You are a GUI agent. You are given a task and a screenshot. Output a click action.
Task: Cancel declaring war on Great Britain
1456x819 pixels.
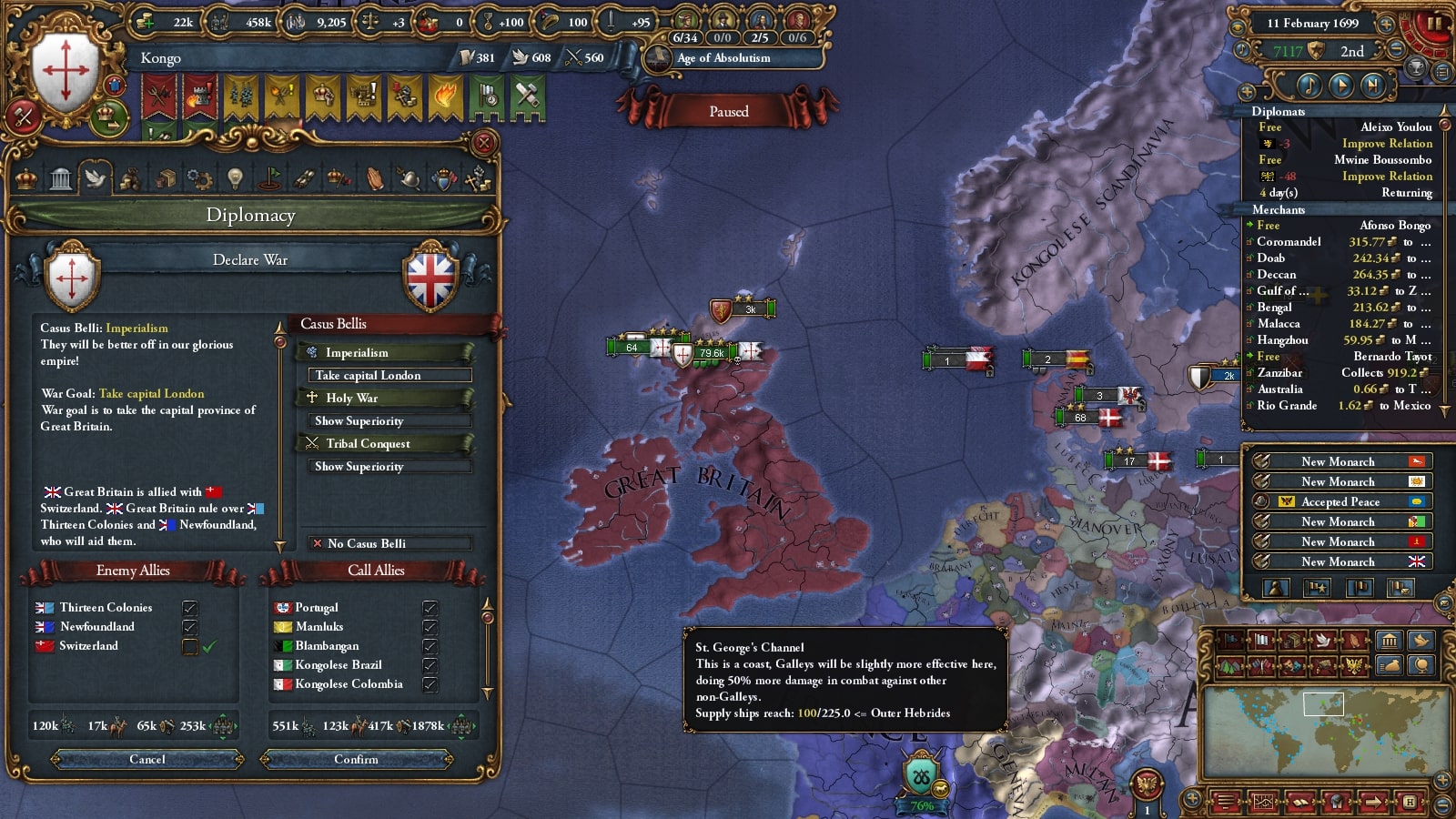point(147,759)
